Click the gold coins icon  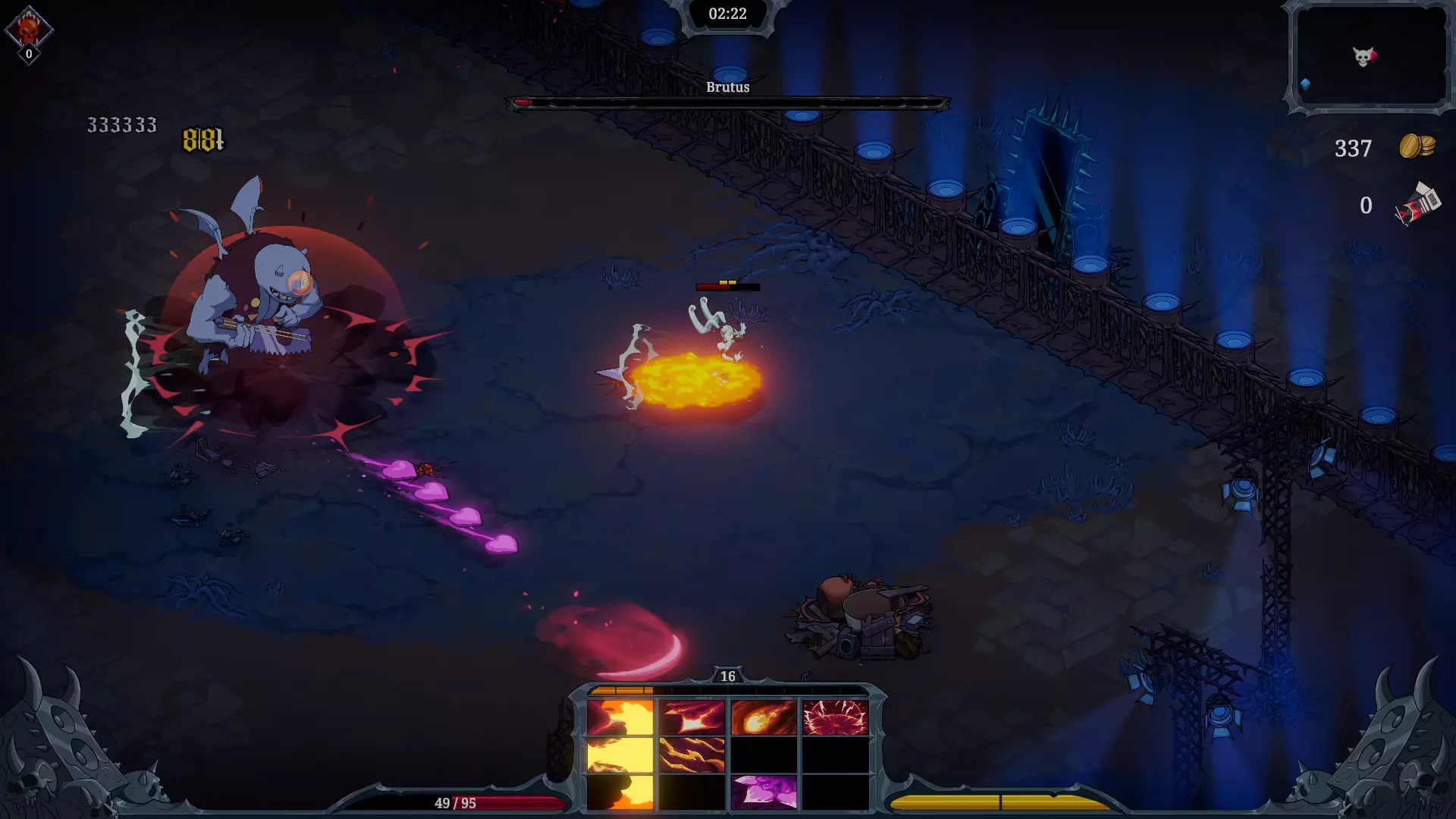[1417, 146]
